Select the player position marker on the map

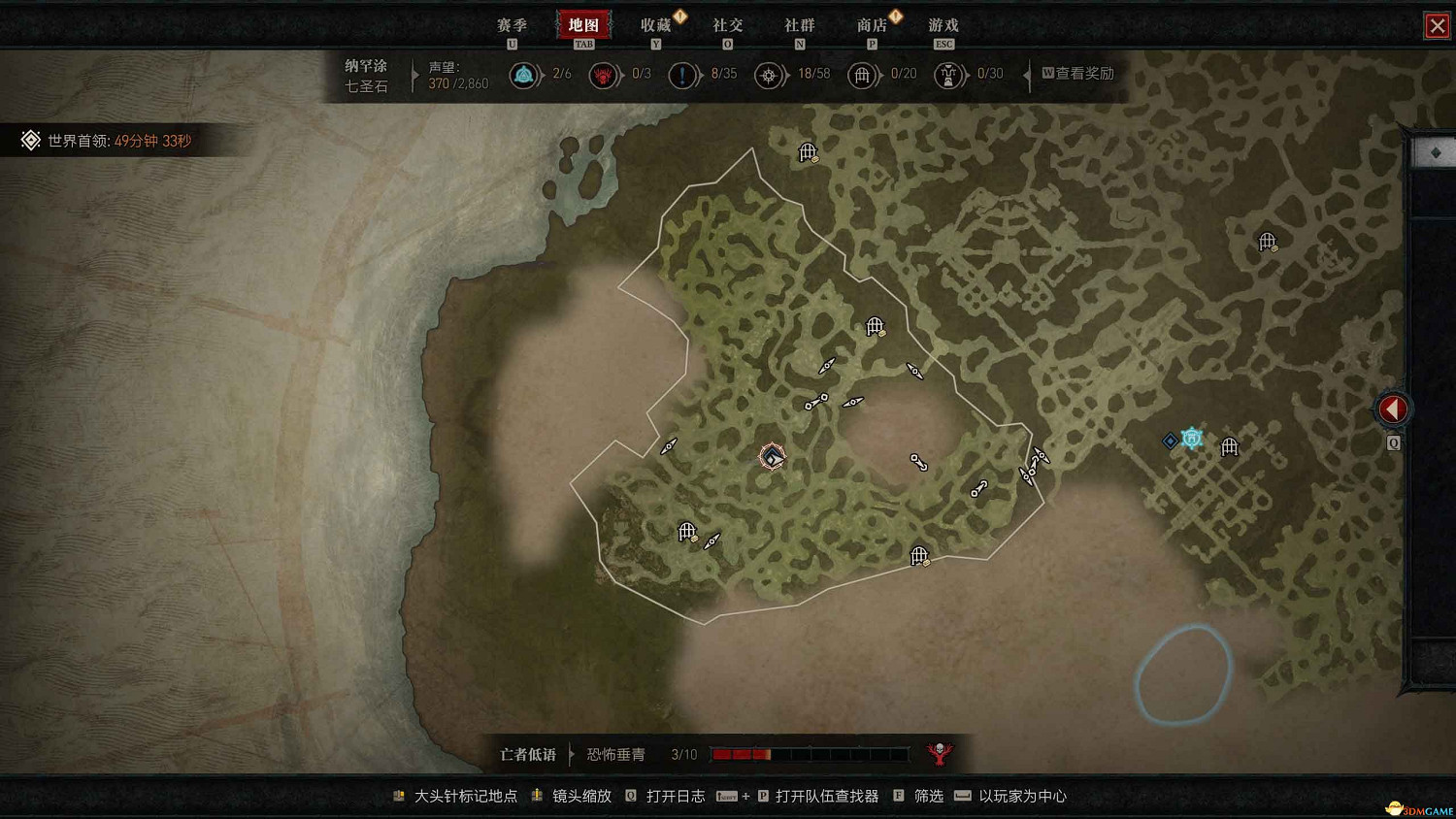point(771,456)
